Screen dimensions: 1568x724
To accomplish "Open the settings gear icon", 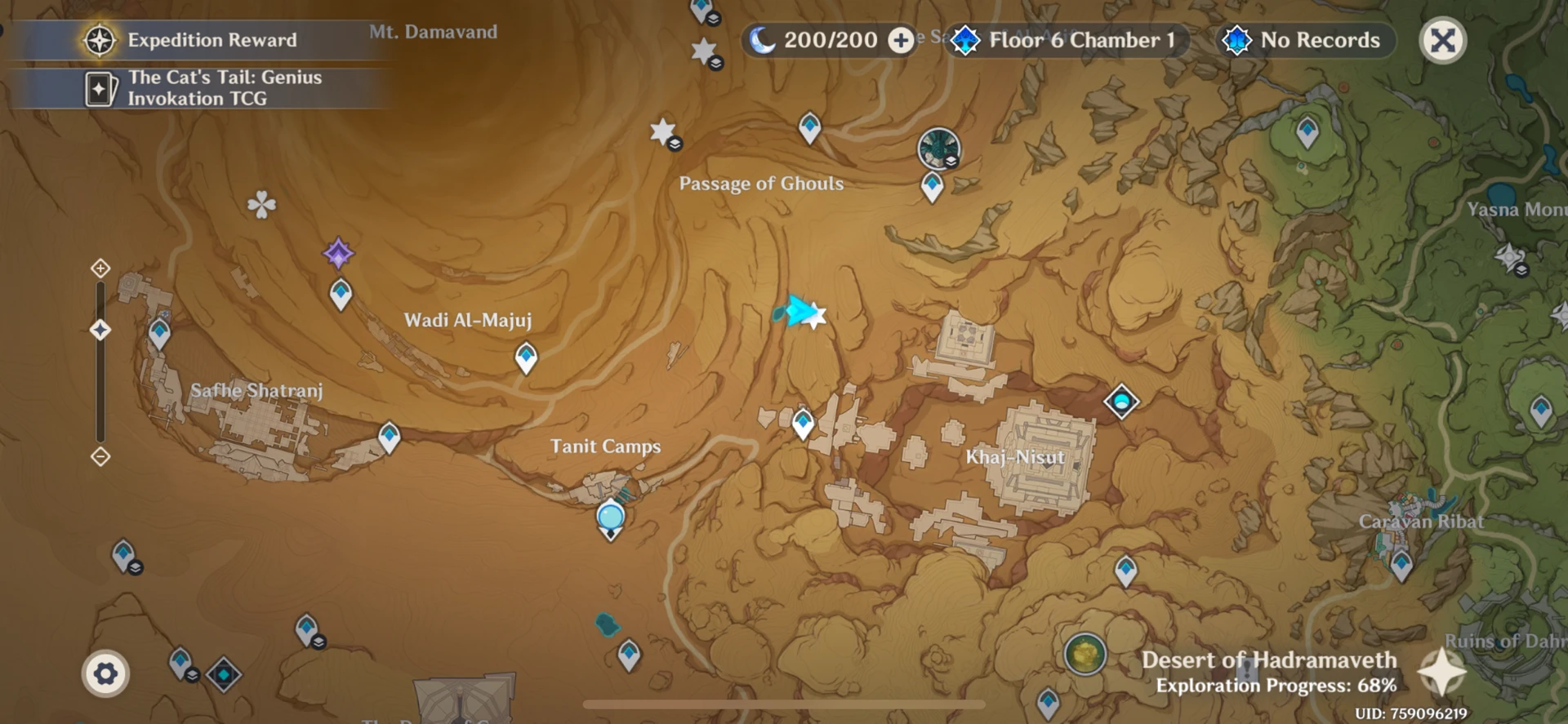I will pos(105,672).
